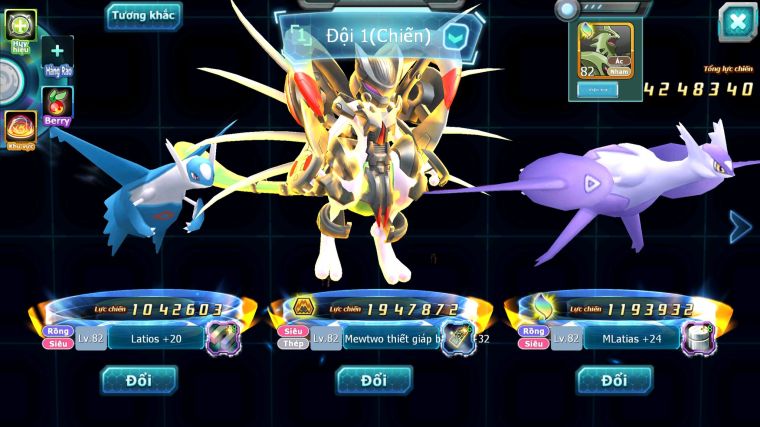Viewport: 760px width, 427px height.
Task: Select the Latios +20 name panel
Action: (155, 339)
